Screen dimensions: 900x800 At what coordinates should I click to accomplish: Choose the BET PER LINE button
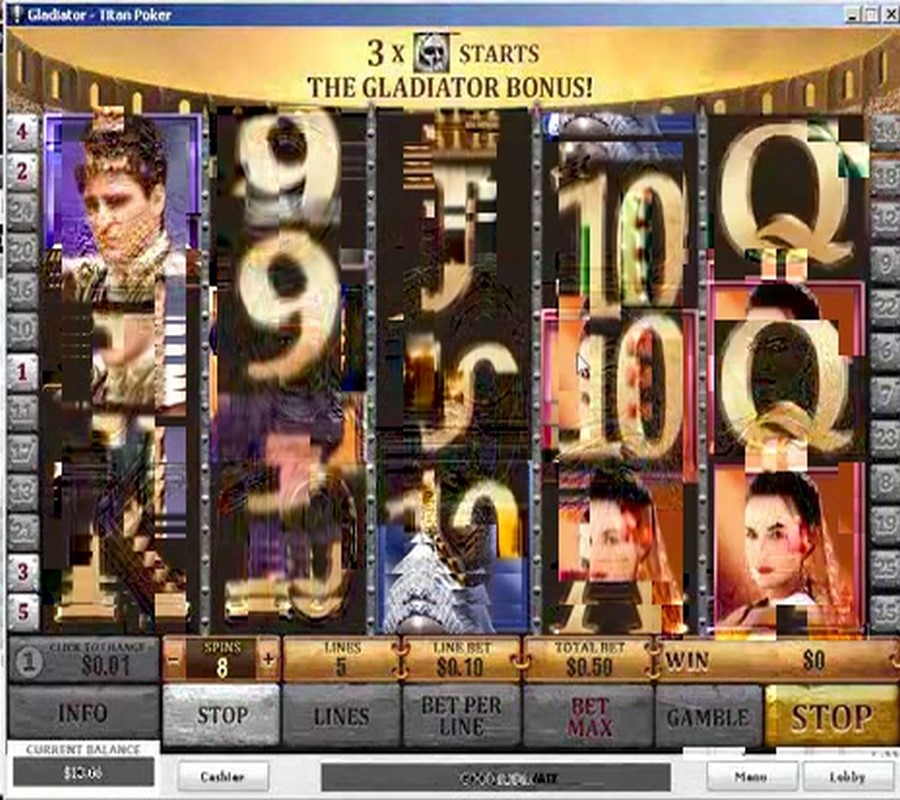coord(461,715)
